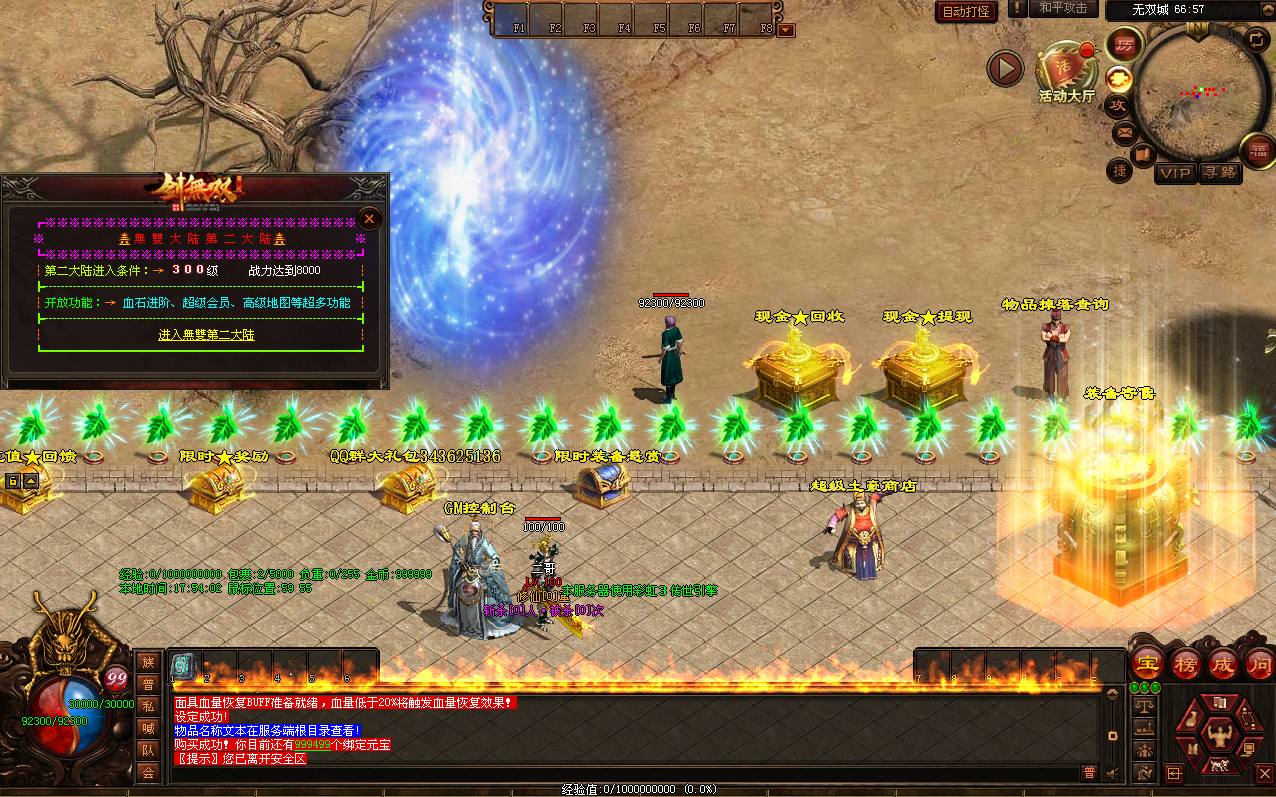Image resolution: width=1276 pixels, height=797 pixels.
Task: Activate the 寻路 pathfinding button
Action: [1219, 173]
